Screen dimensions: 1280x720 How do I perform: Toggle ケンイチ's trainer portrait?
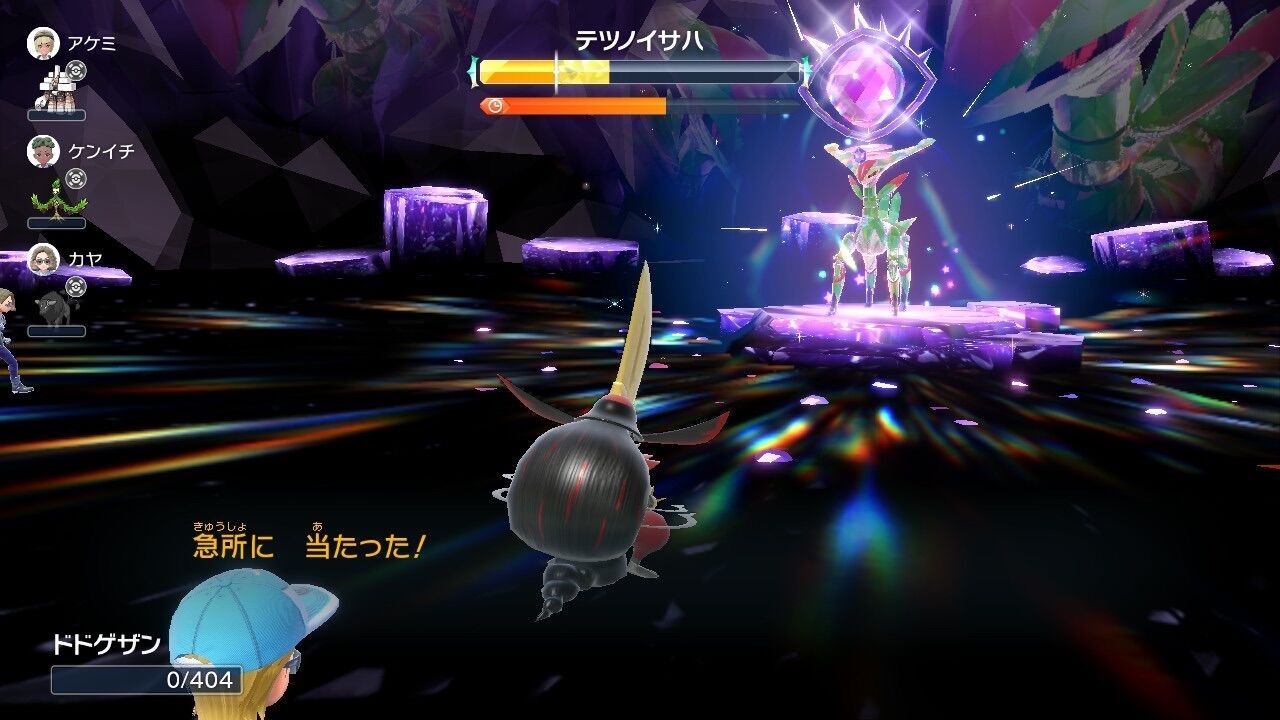point(45,153)
